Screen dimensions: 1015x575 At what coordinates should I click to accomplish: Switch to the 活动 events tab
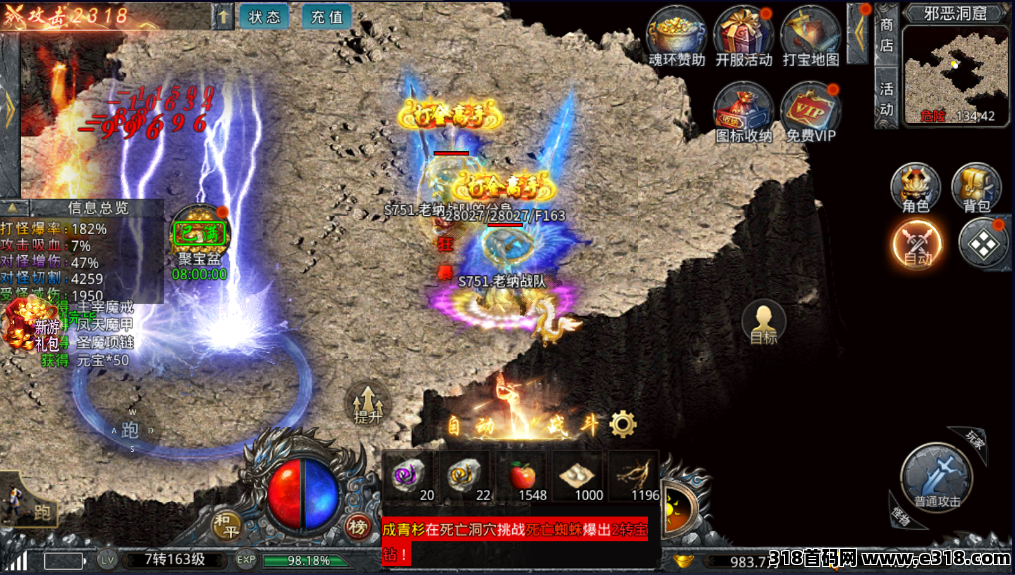[x=886, y=98]
